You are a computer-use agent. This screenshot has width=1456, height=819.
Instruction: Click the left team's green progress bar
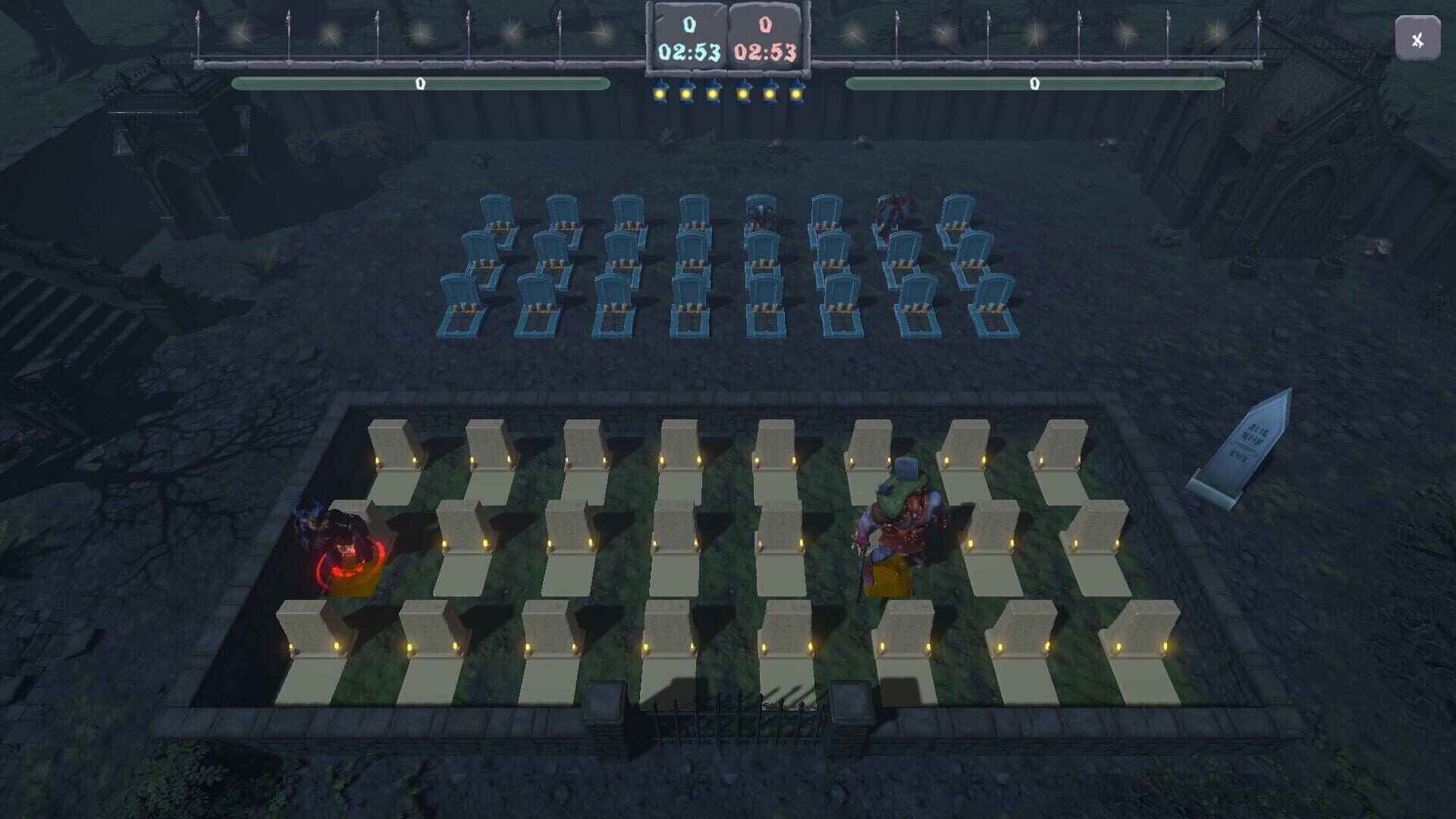419,83
